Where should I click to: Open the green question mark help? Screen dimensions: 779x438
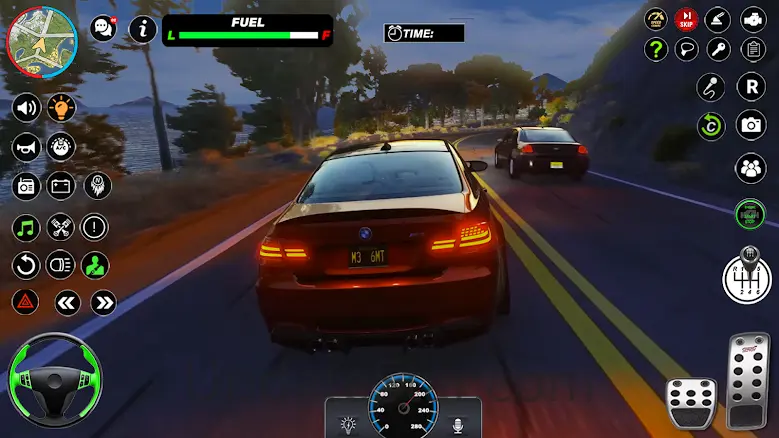656,49
